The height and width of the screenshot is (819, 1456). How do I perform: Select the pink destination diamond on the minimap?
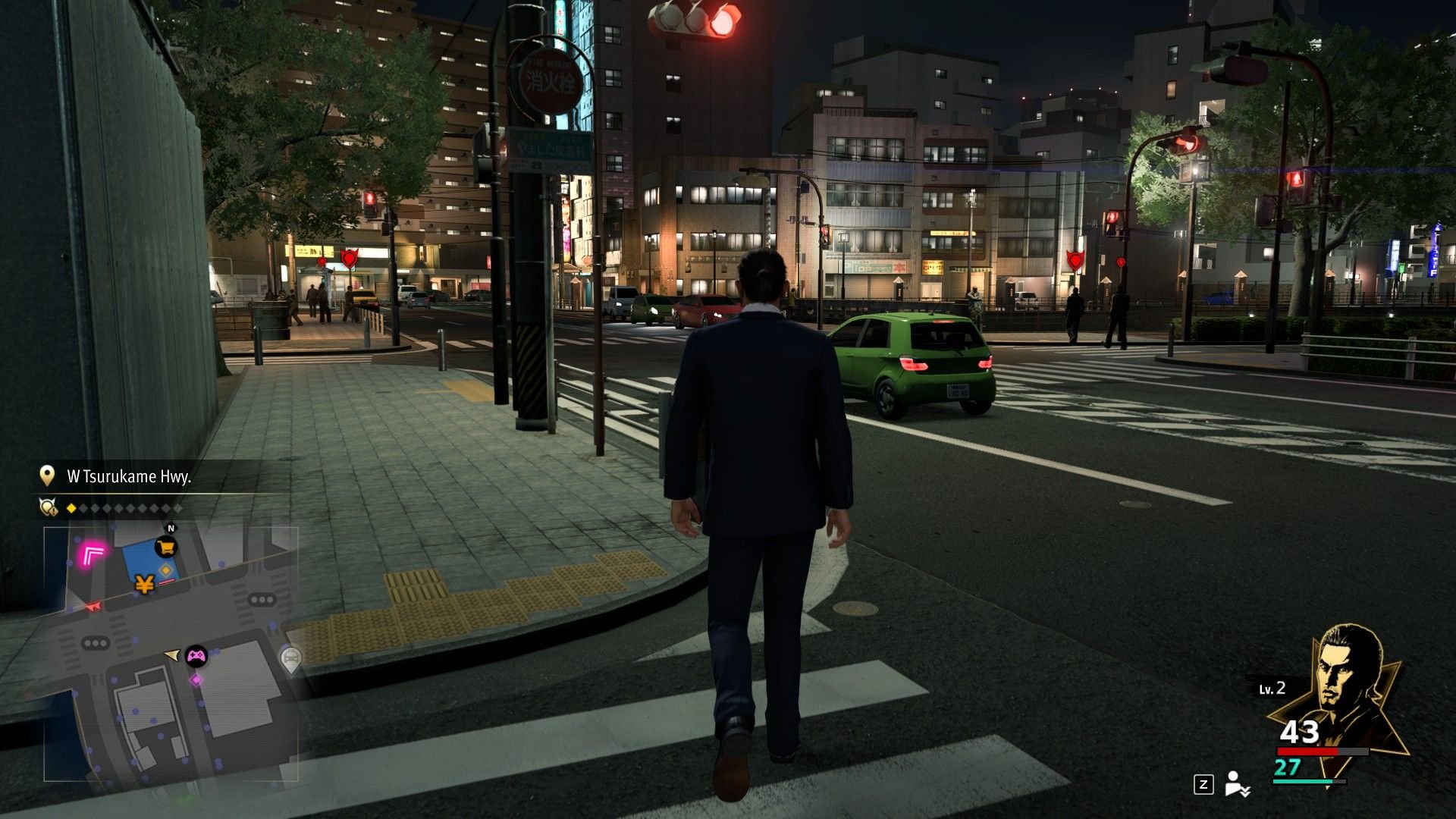[196, 679]
